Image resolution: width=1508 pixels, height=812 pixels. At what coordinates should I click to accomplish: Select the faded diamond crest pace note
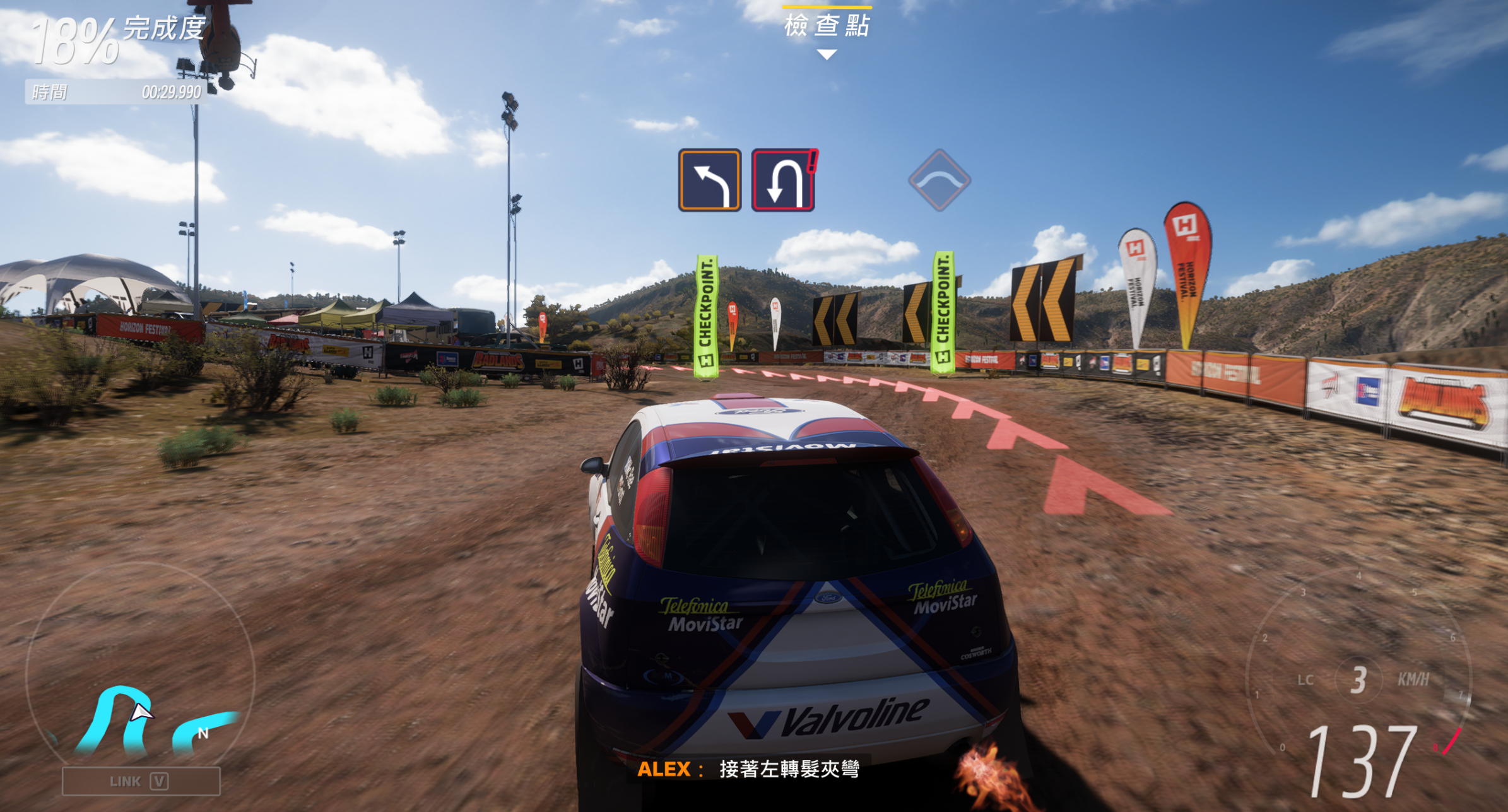[939, 180]
